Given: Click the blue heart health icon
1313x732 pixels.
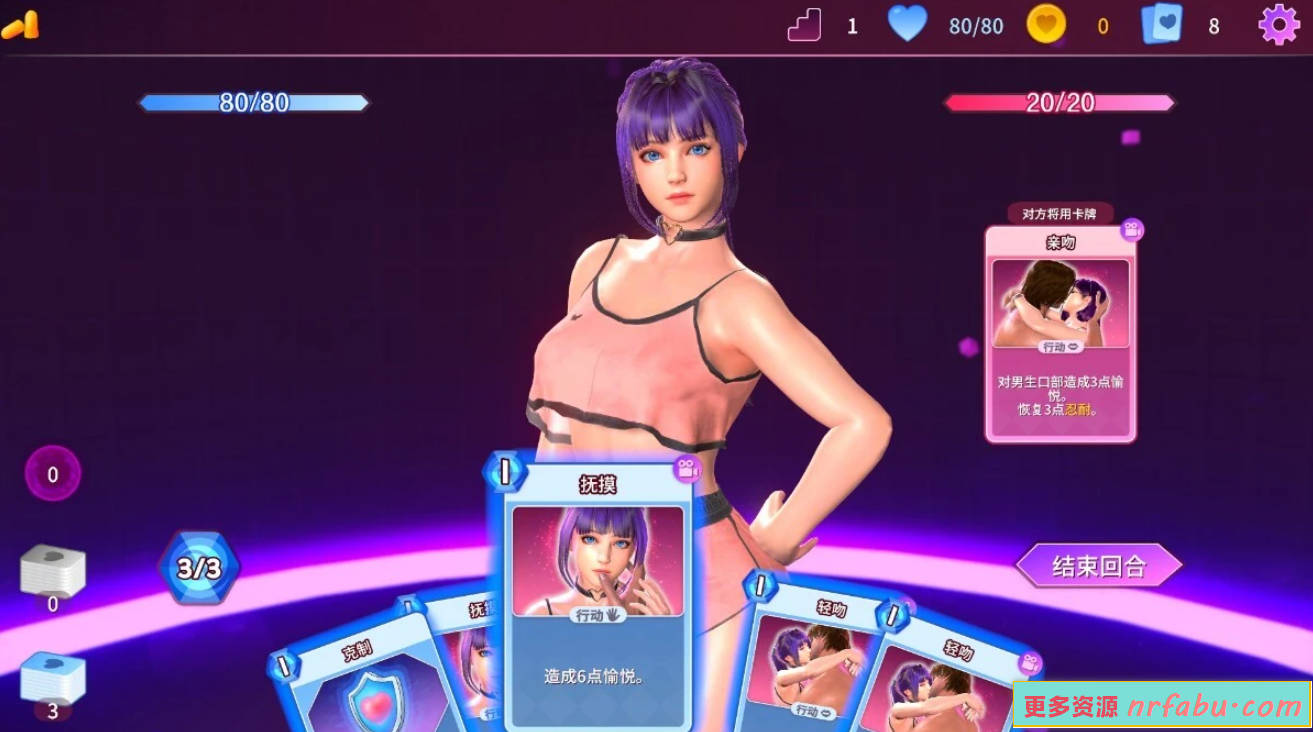Looking at the screenshot, I should coord(907,25).
